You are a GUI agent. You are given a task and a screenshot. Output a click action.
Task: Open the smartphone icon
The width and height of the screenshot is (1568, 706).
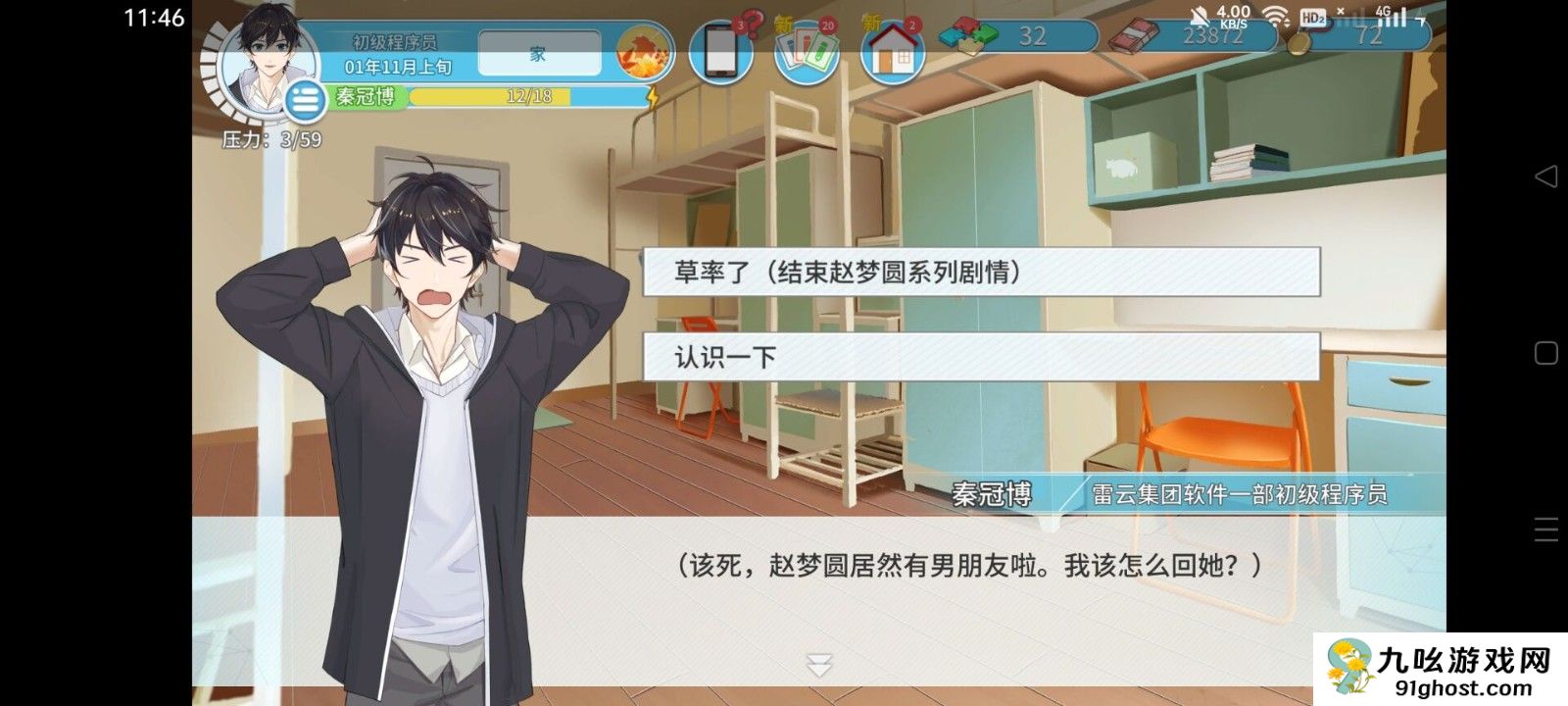[720, 52]
